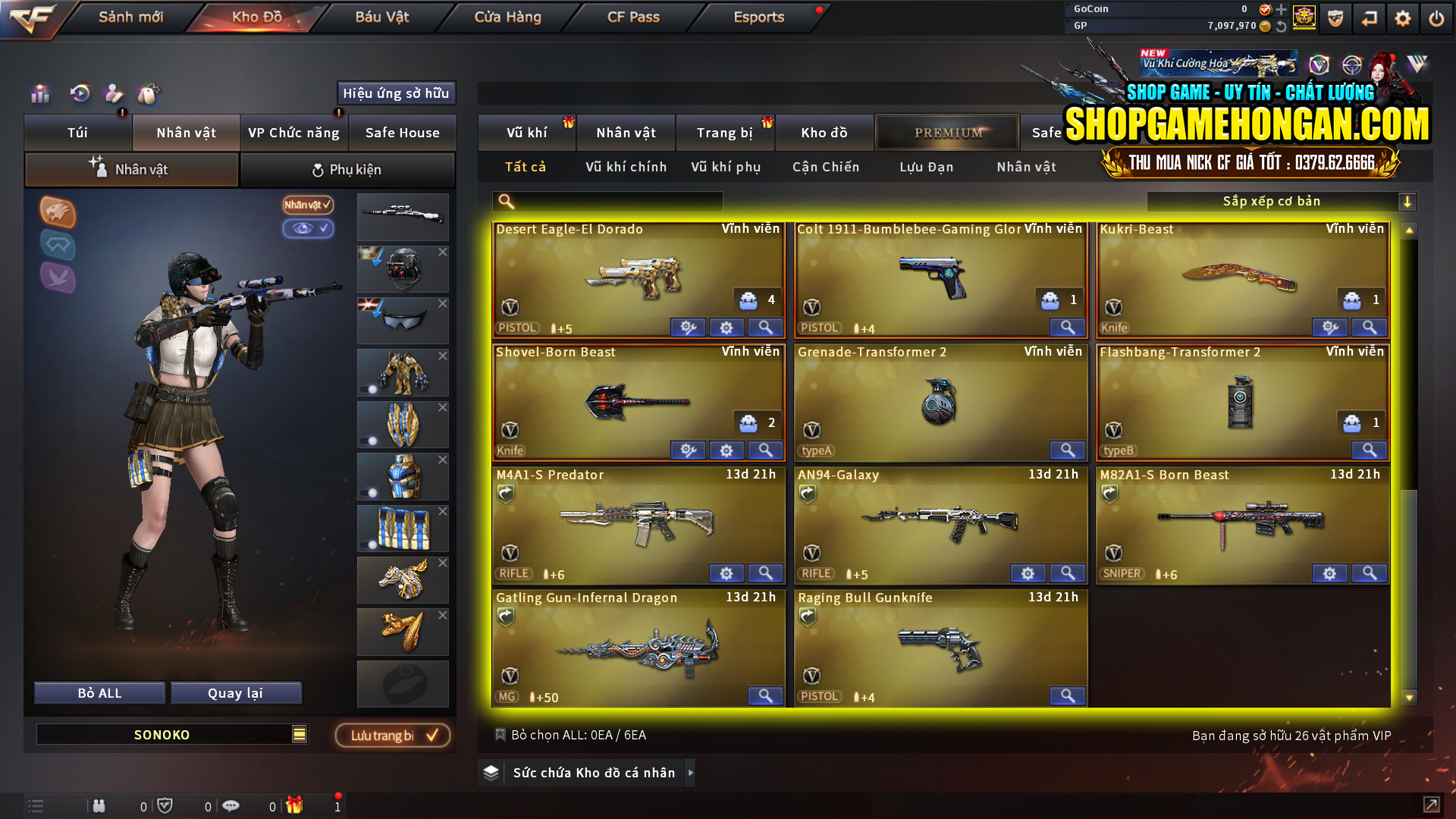This screenshot has width=1456, height=819.
Task: Remove the equipped goggles using its X toggle
Action: coord(443,302)
